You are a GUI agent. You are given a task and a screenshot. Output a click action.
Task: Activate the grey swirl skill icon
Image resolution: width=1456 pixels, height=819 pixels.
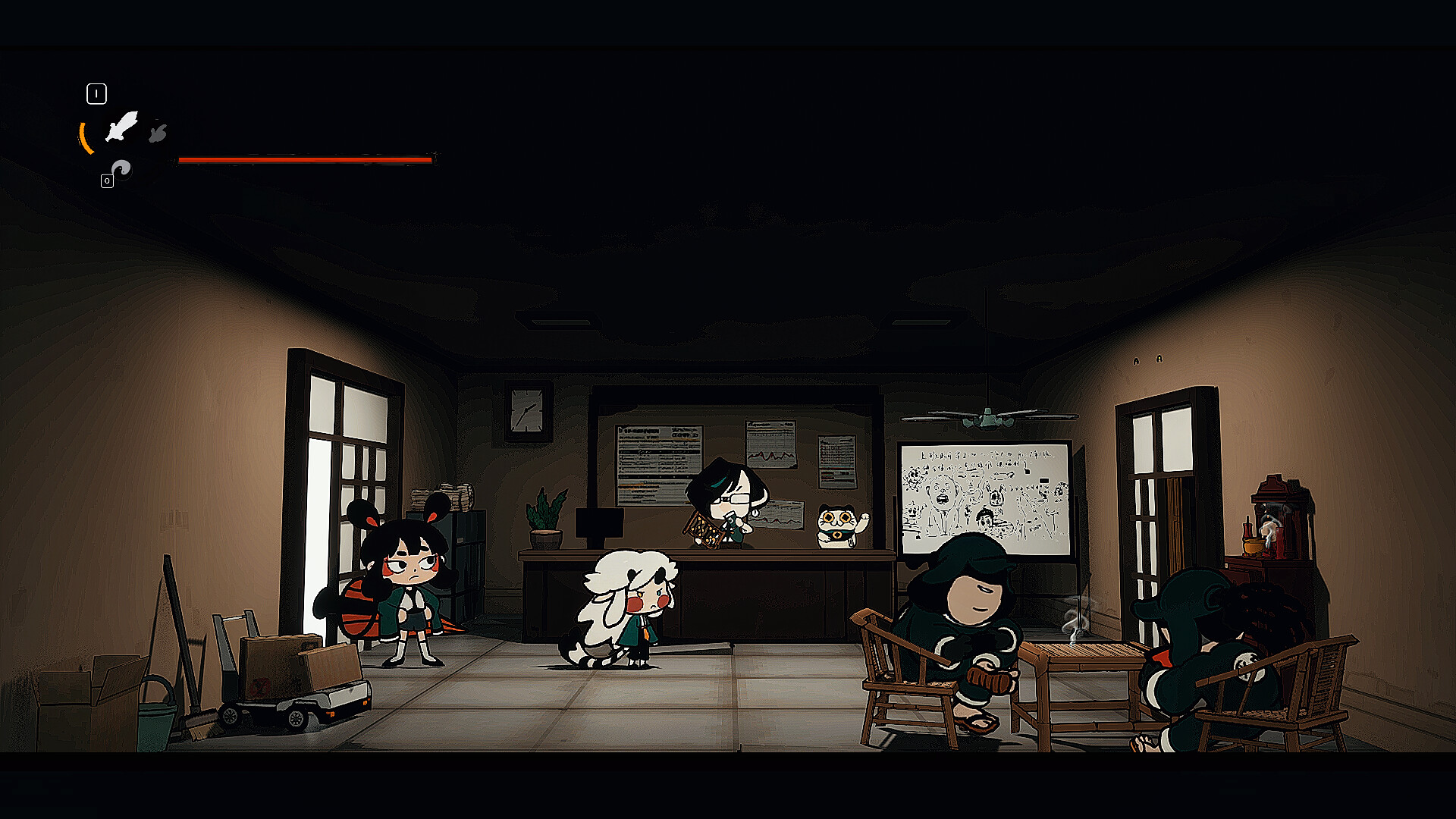click(121, 168)
